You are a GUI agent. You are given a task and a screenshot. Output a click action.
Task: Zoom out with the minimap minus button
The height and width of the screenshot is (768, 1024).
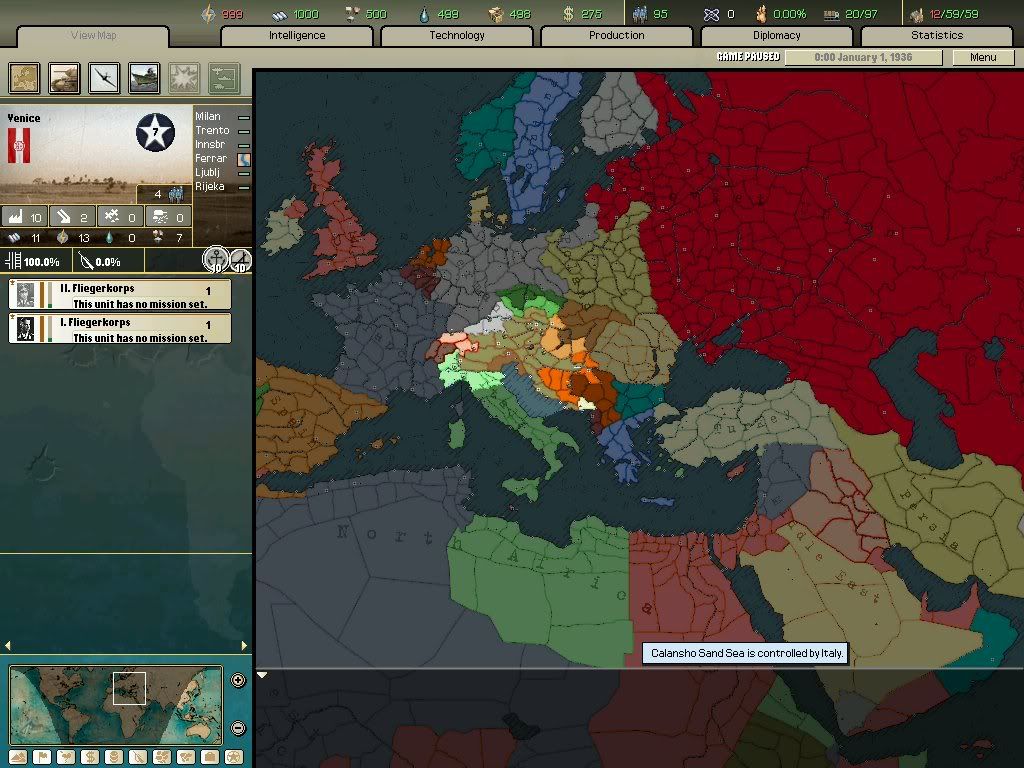238,729
